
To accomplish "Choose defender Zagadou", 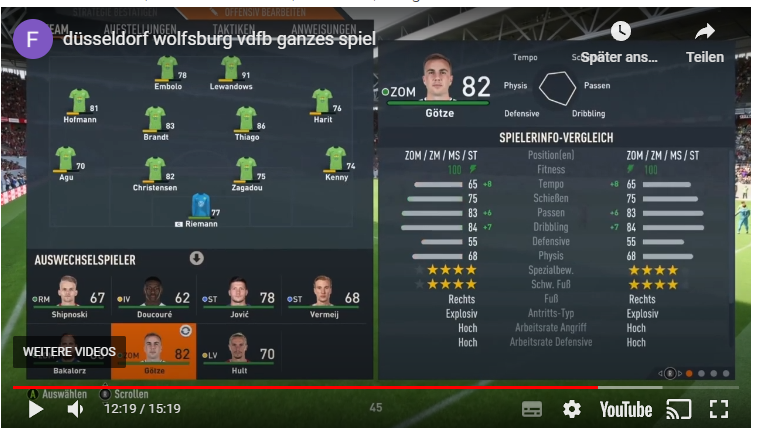I will click(x=246, y=173).
